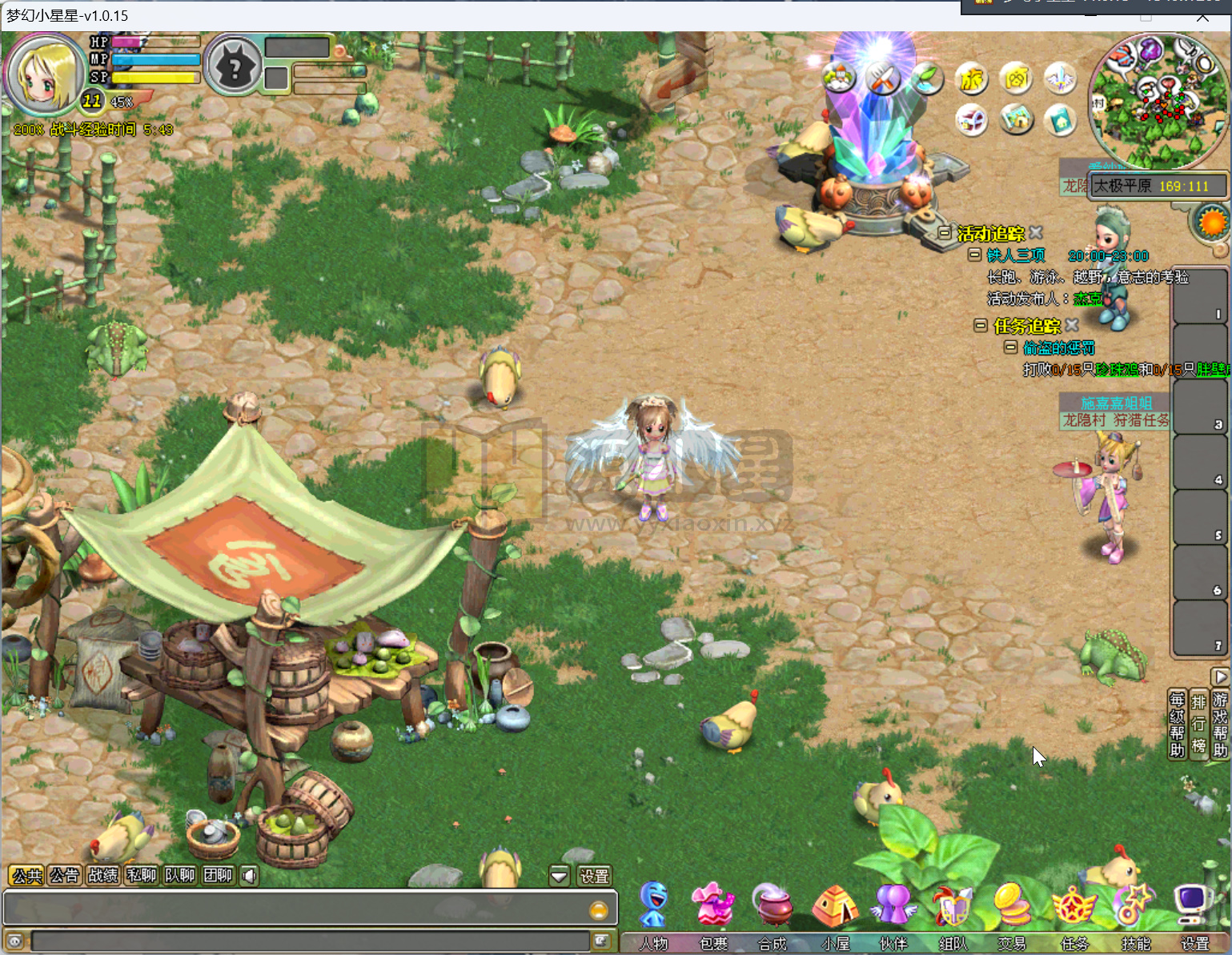Viewport: 1232px width, 955px height.
Task: Collapse the 活动追踪 panel with its minus control
Action: [x=945, y=231]
